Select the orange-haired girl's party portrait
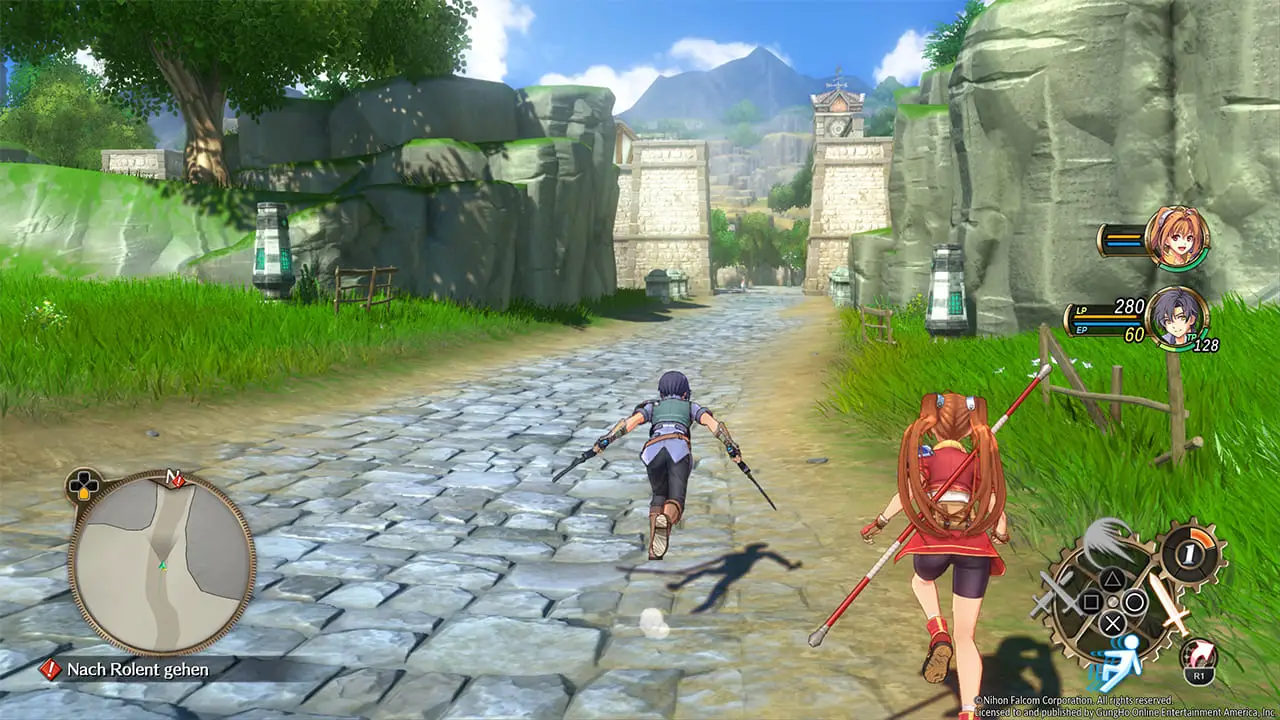This screenshot has width=1280, height=720. 1177,238
